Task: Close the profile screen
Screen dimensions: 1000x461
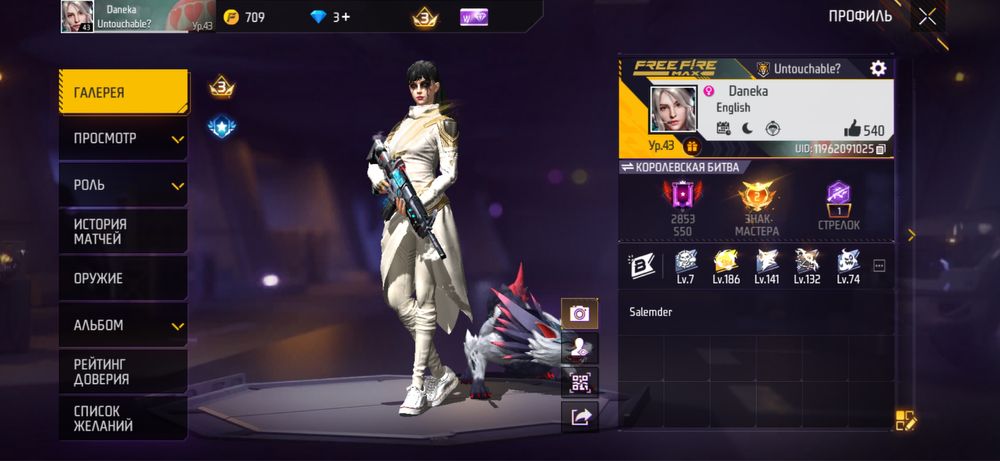Action: click(927, 16)
